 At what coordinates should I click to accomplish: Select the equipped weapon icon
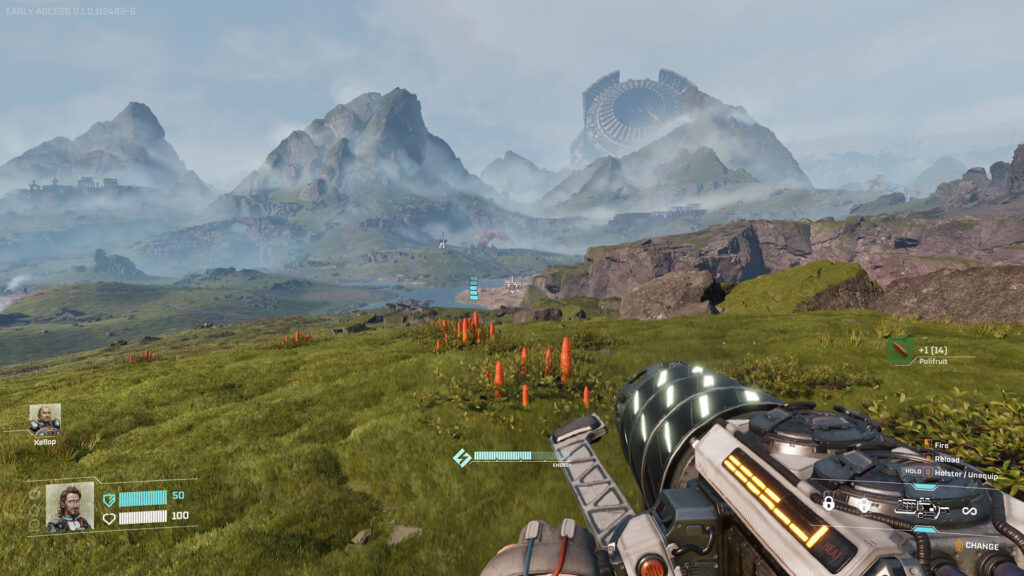click(x=922, y=509)
